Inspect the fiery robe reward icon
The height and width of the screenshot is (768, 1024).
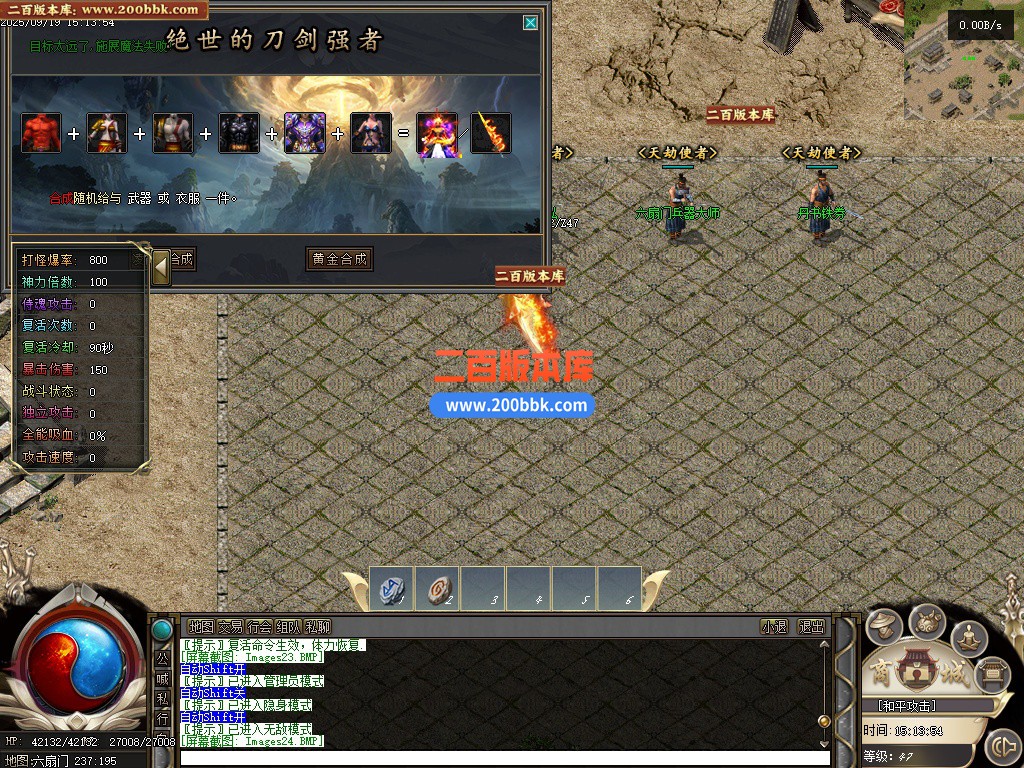tap(437, 133)
